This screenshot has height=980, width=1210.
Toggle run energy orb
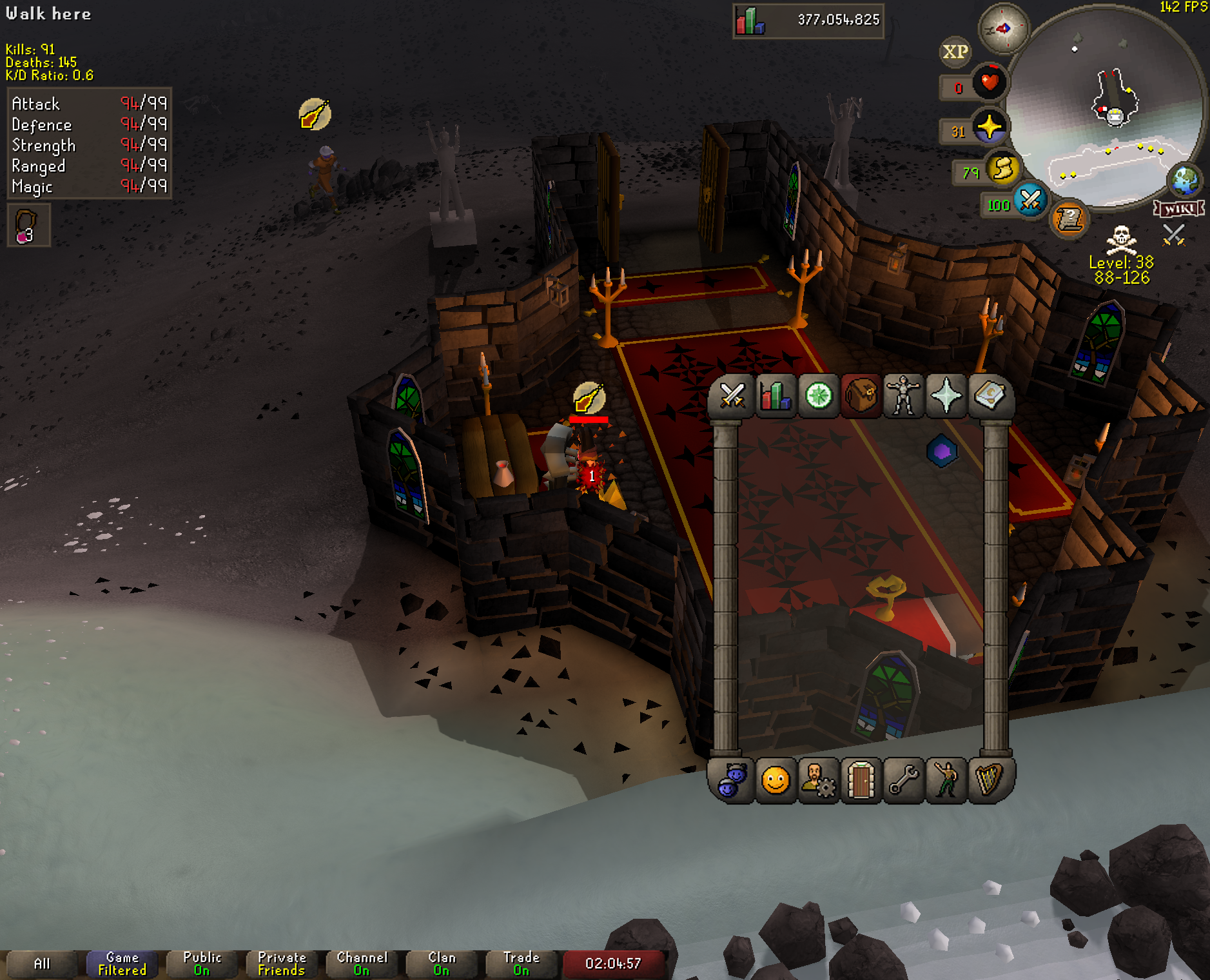(1003, 169)
